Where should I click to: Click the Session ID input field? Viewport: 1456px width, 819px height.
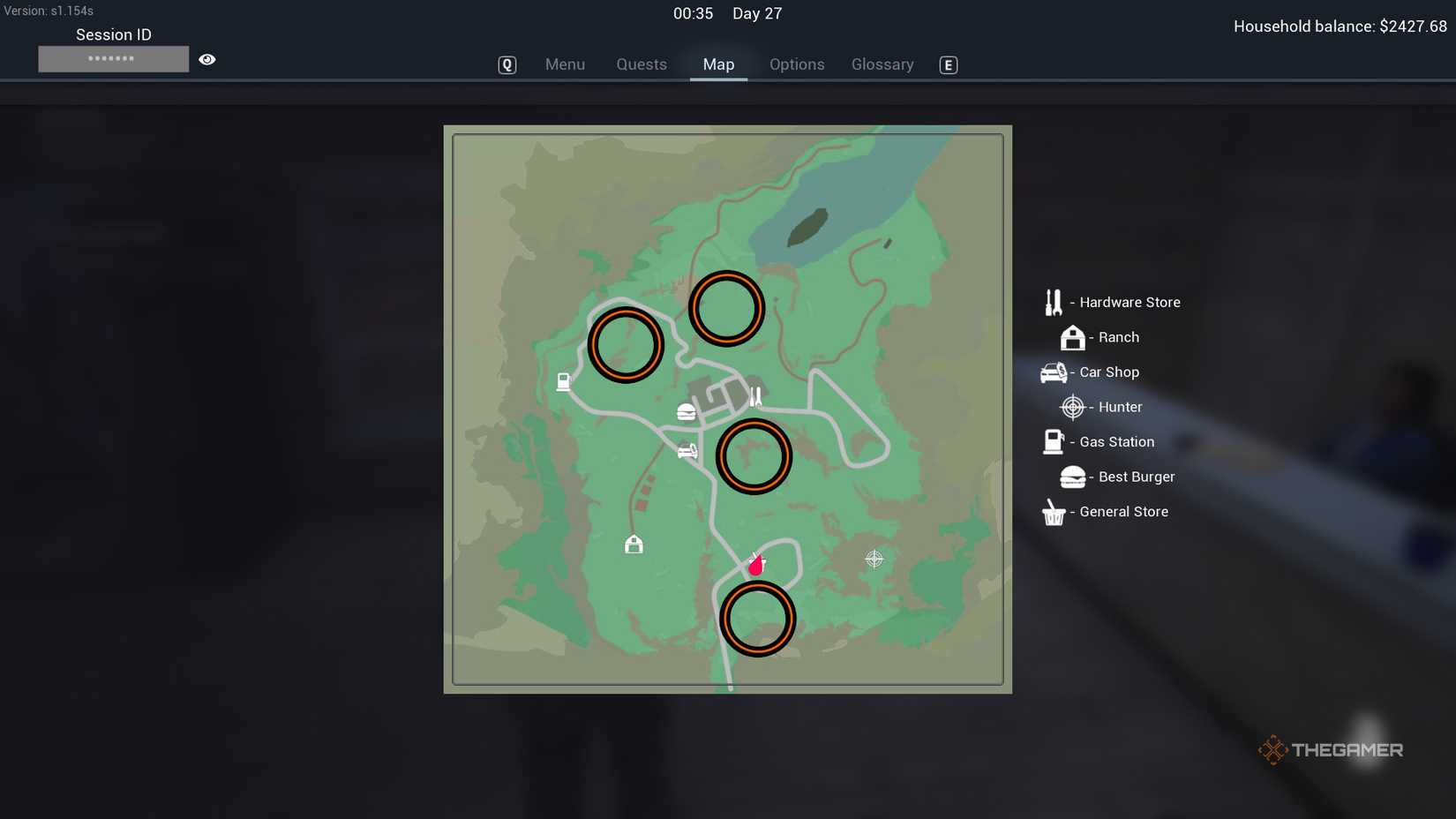pos(113,58)
